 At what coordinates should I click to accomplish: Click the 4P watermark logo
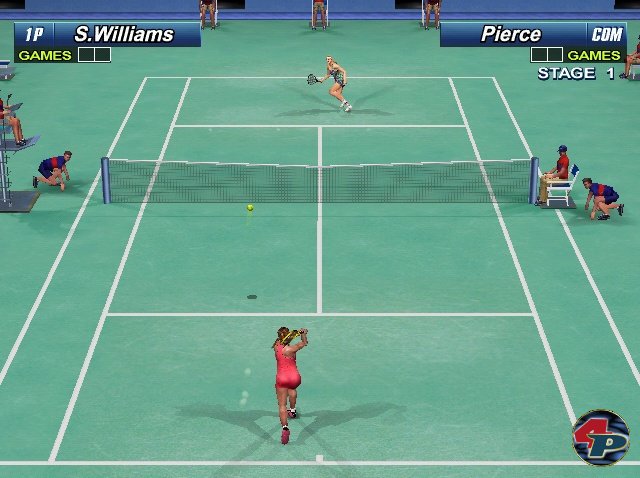pos(600,436)
